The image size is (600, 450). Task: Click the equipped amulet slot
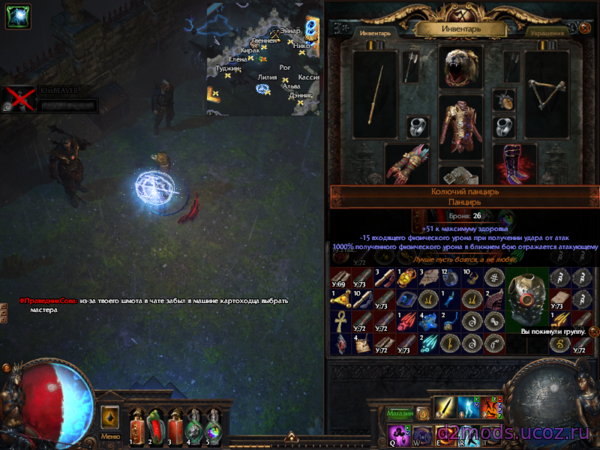504,101
